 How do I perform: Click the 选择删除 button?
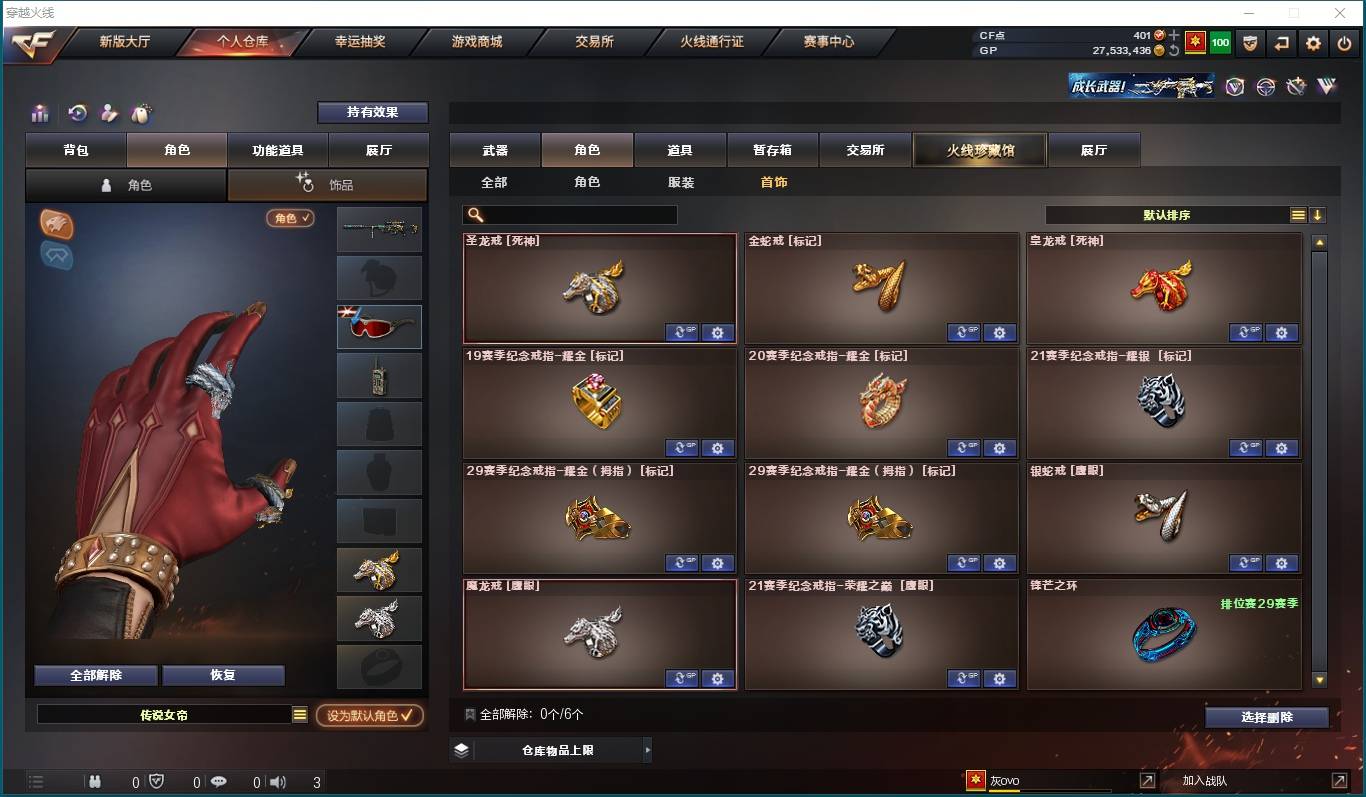[x=1267, y=717]
